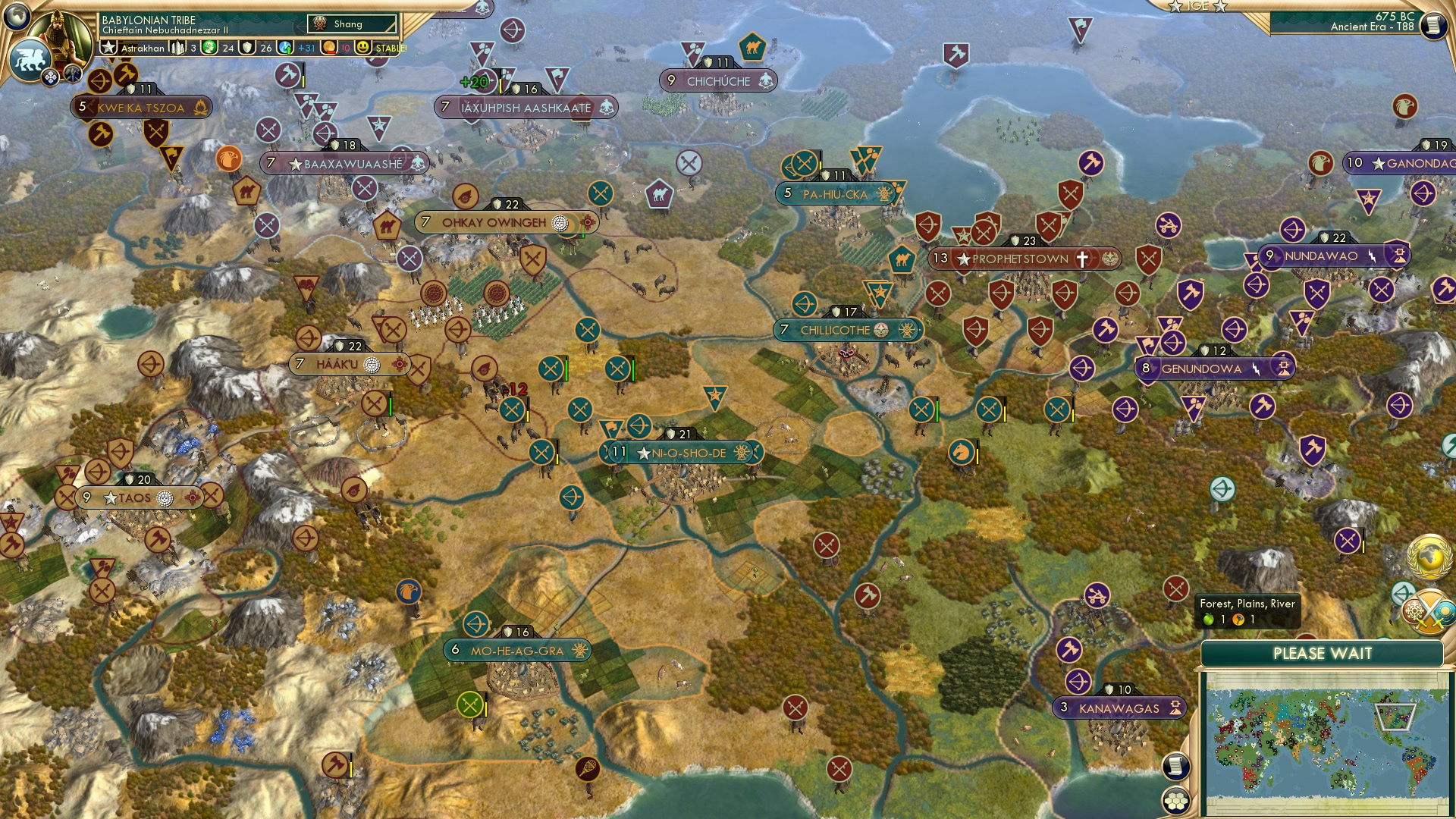1456x819 pixels.
Task: Open map options via the scroll icon
Action: tap(1175, 766)
